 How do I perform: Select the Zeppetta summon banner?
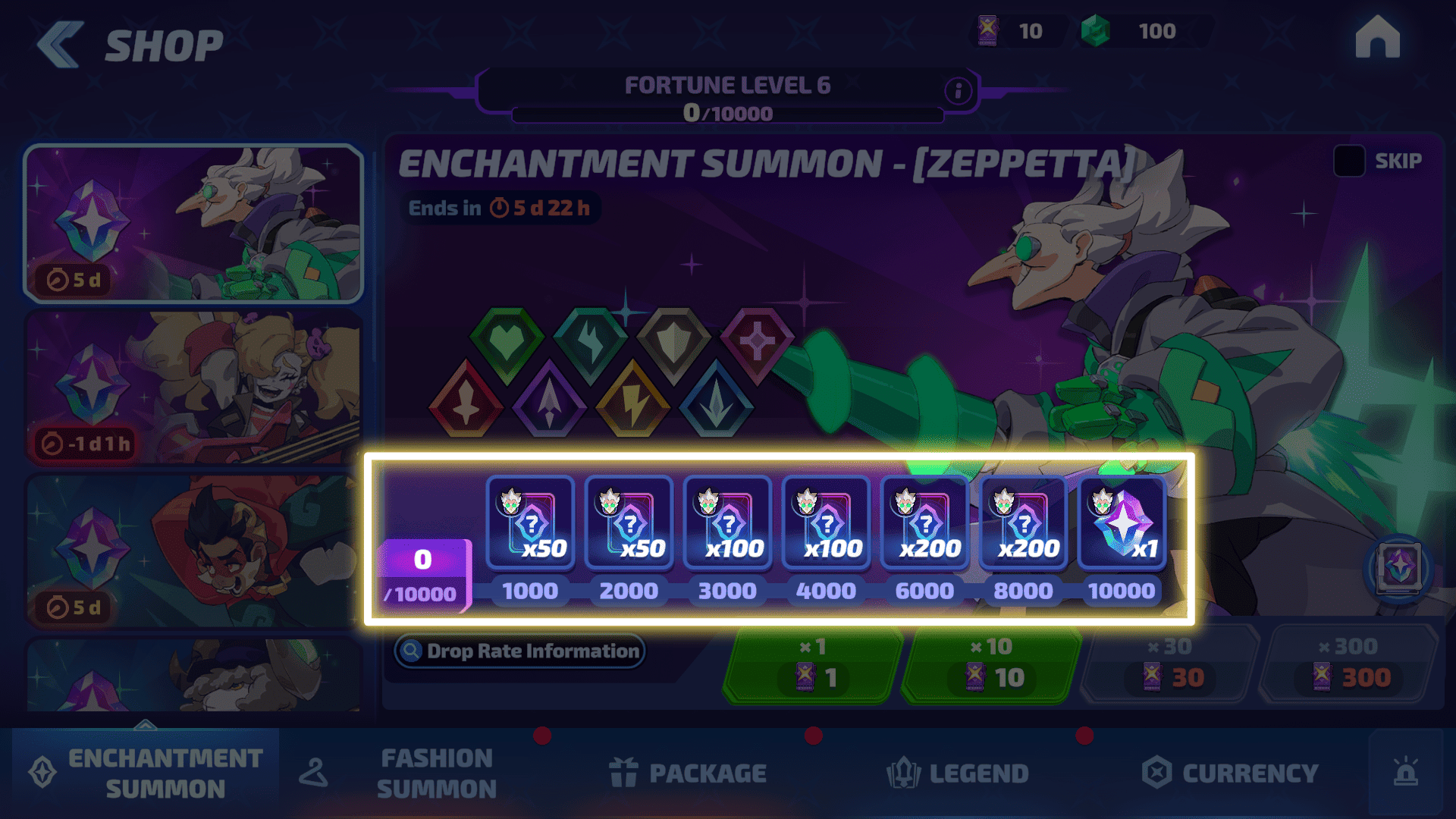coord(193,224)
